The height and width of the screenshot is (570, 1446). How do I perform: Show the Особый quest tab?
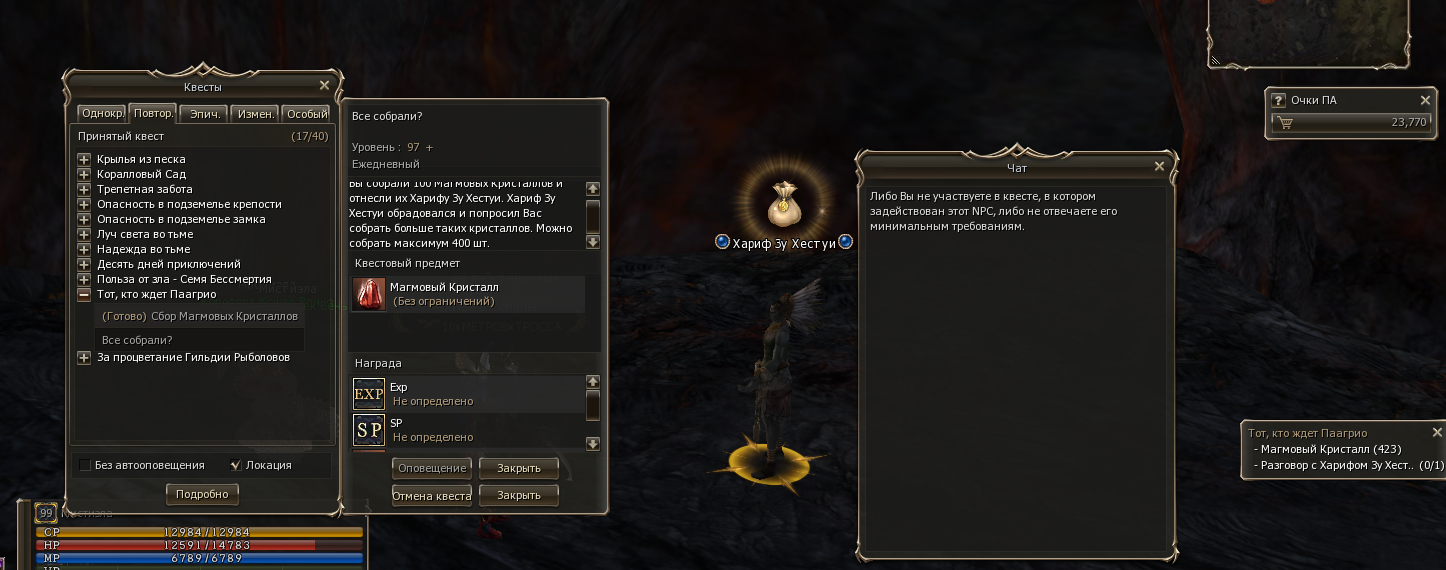click(x=306, y=114)
